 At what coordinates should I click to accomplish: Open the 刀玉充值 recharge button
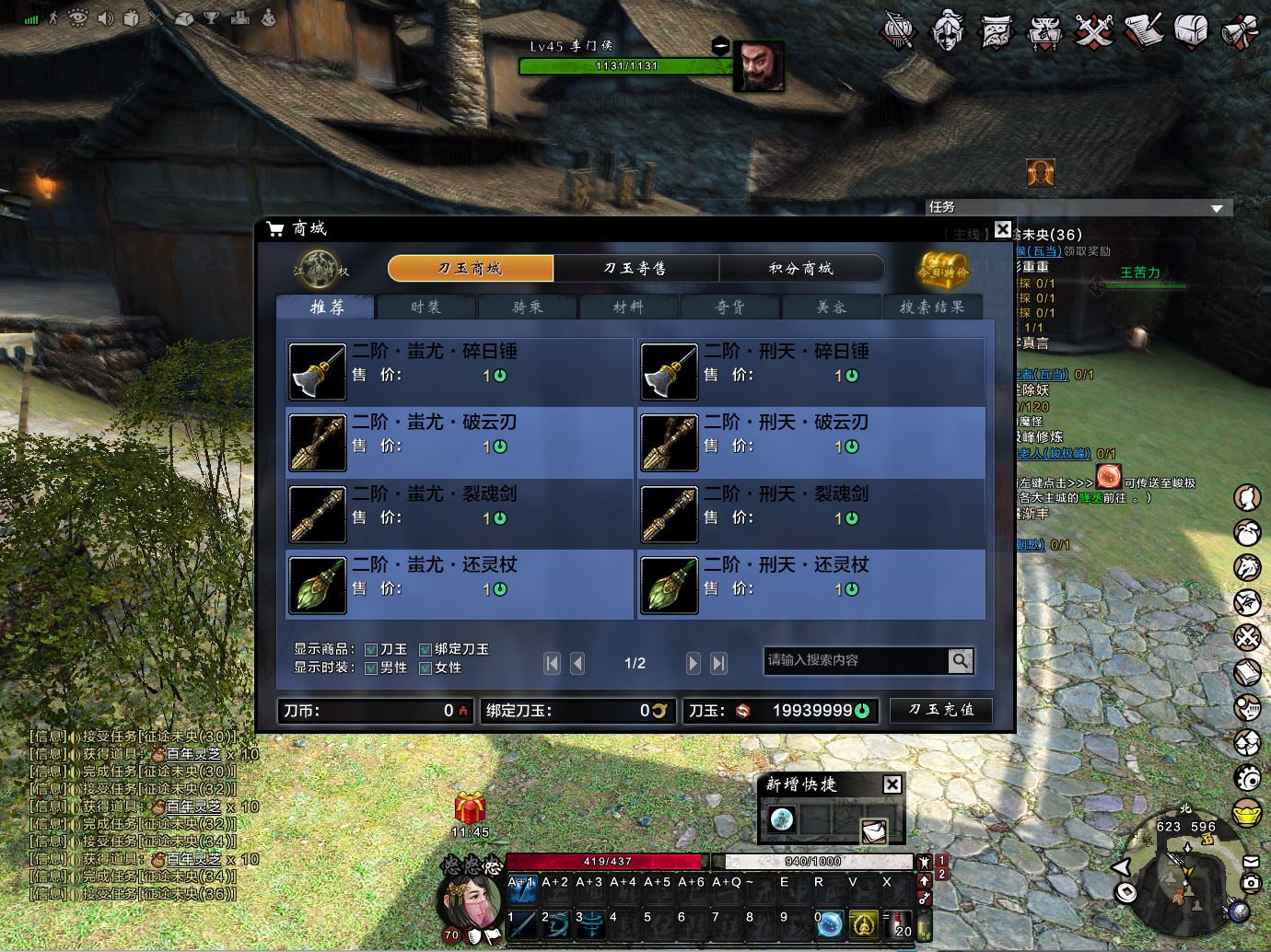point(940,710)
